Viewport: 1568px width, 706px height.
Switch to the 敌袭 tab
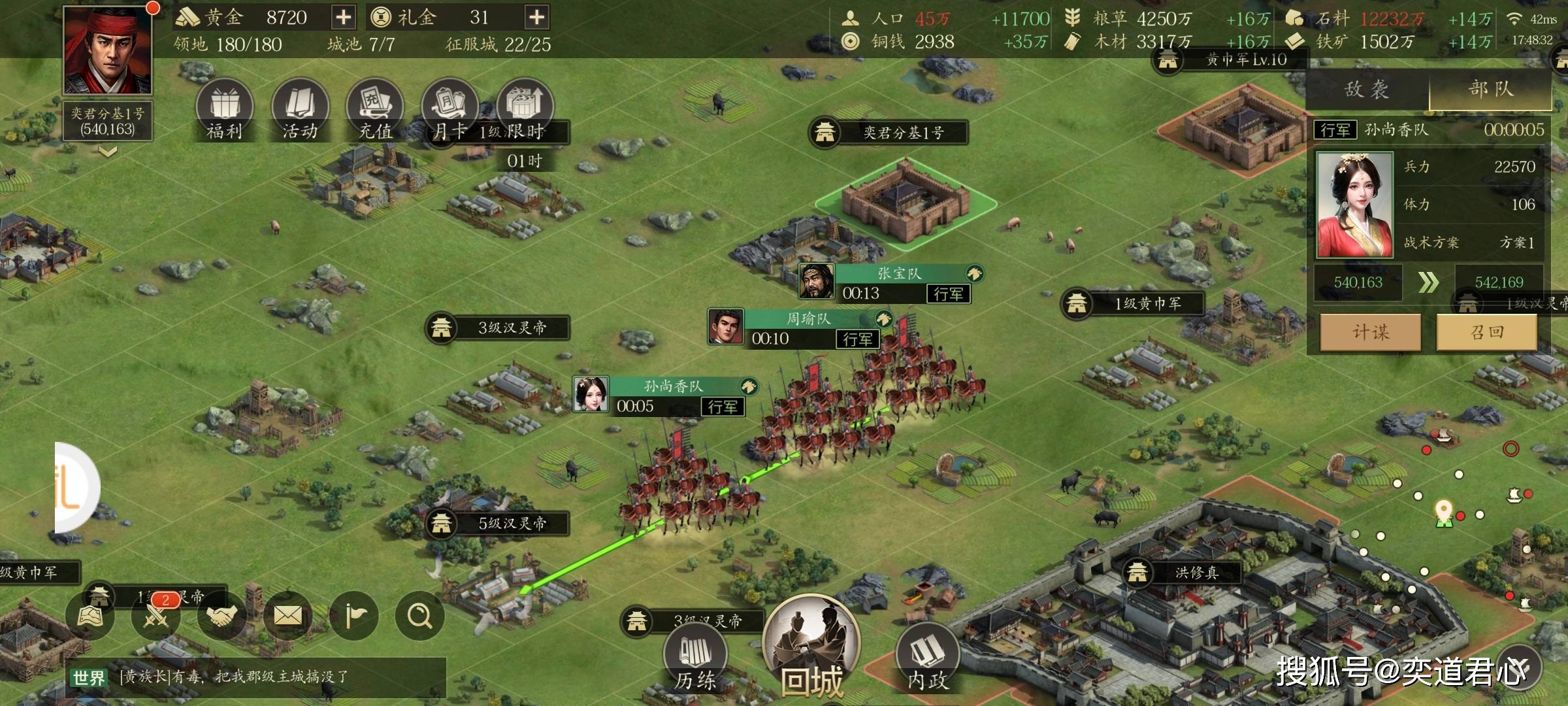pos(1367,90)
